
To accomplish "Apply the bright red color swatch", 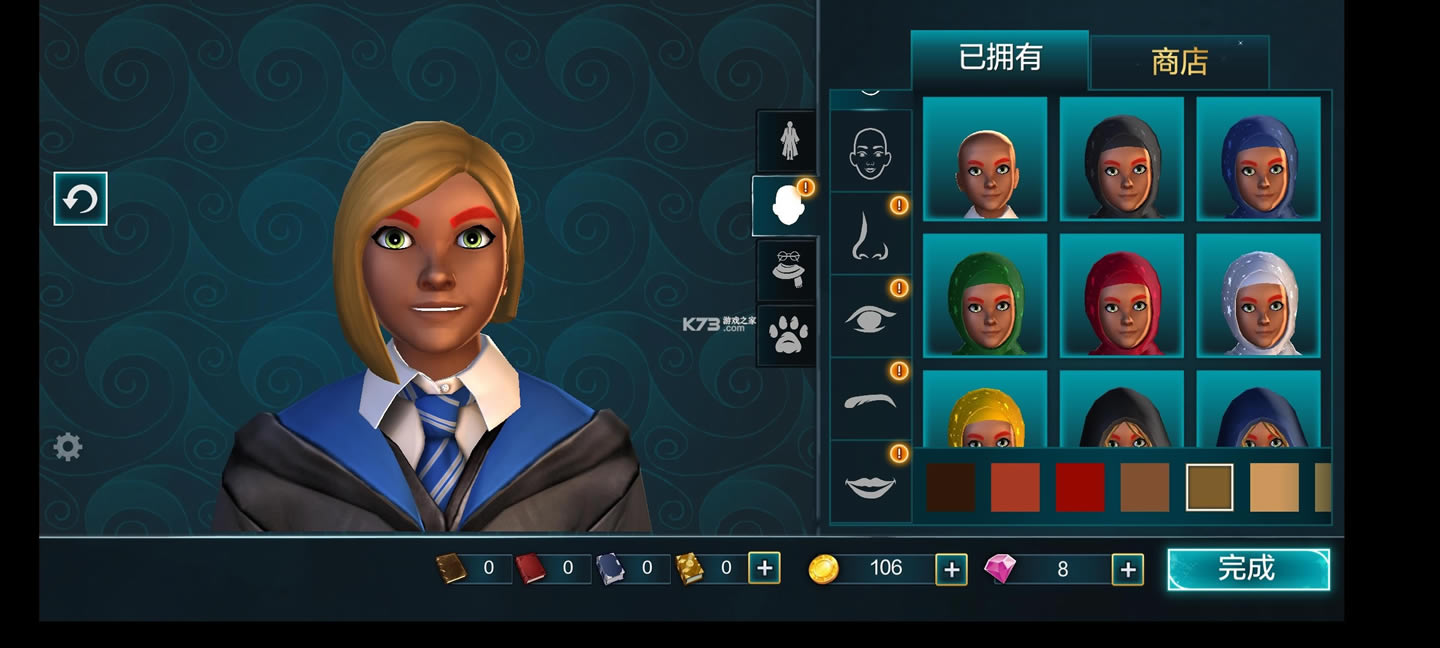I will coord(1080,488).
